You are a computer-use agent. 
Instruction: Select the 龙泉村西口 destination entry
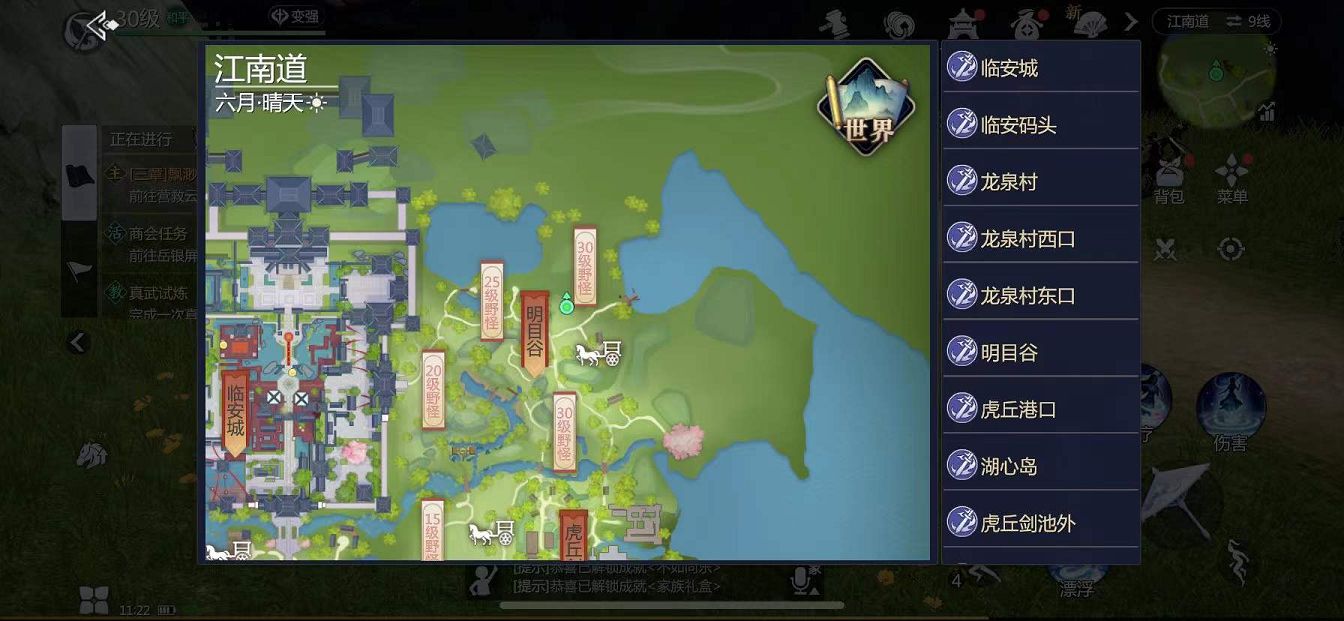coord(1040,239)
